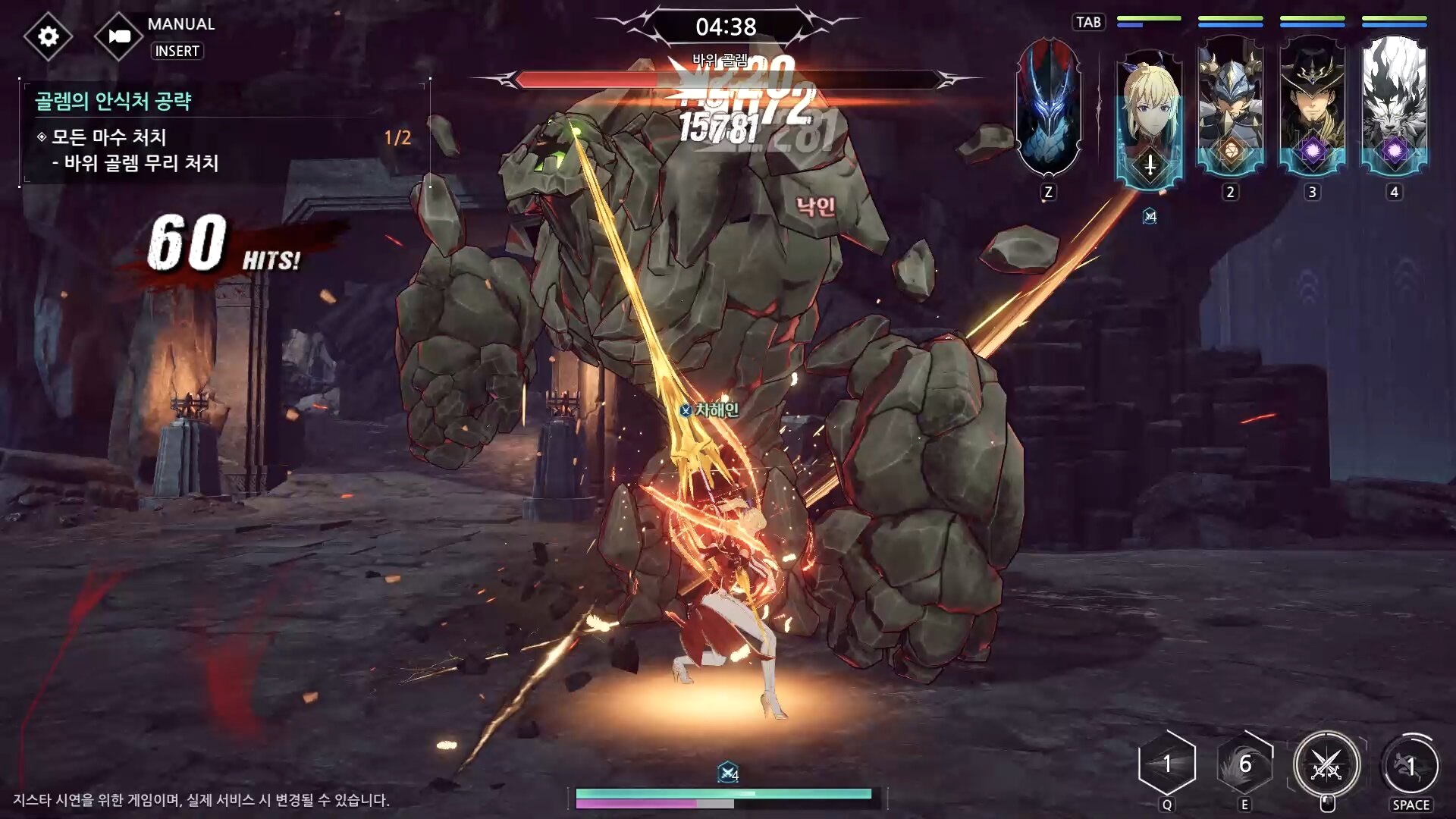Choose the silver-helmed hunter portrait
The width and height of the screenshot is (1456, 819).
(x=1230, y=108)
